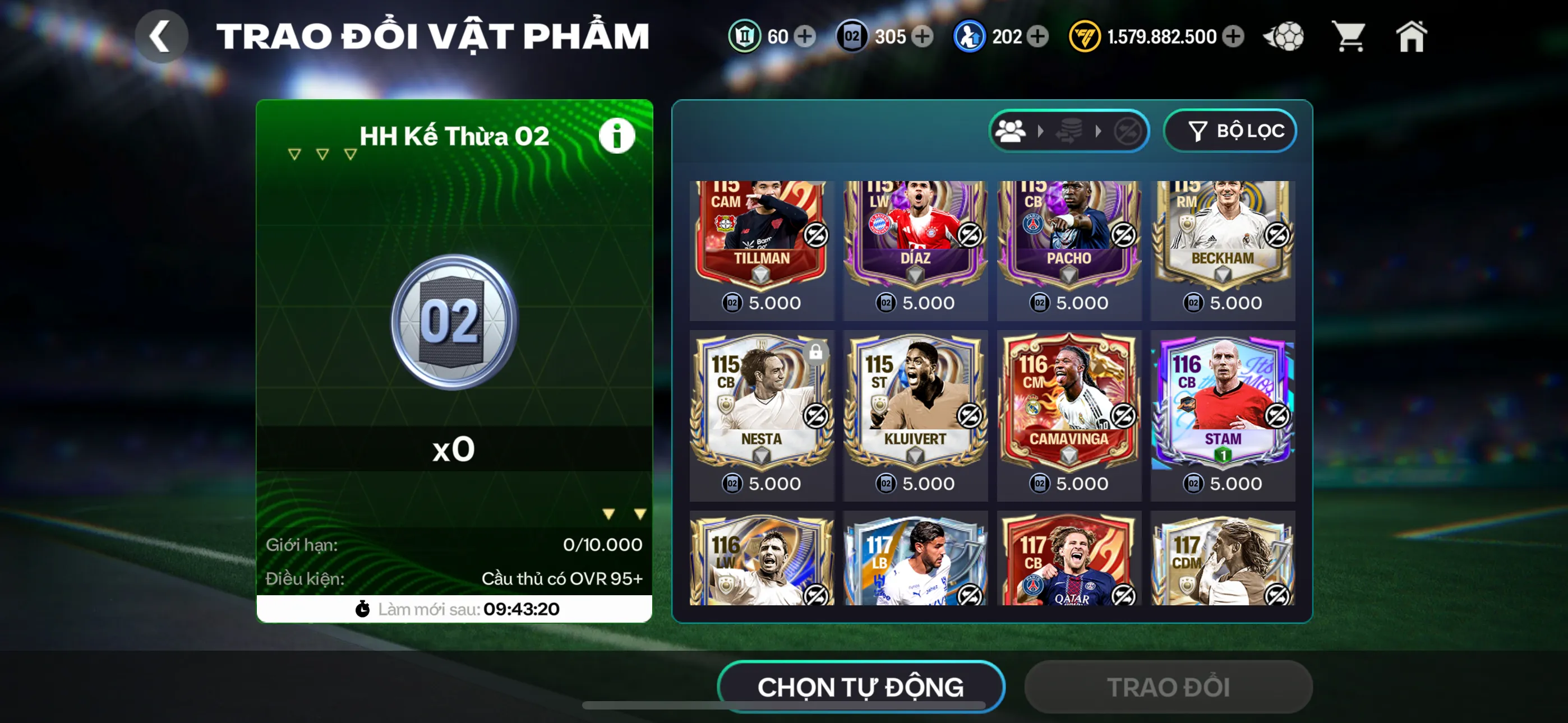Open the shopping cart in the top bar

tap(1349, 36)
